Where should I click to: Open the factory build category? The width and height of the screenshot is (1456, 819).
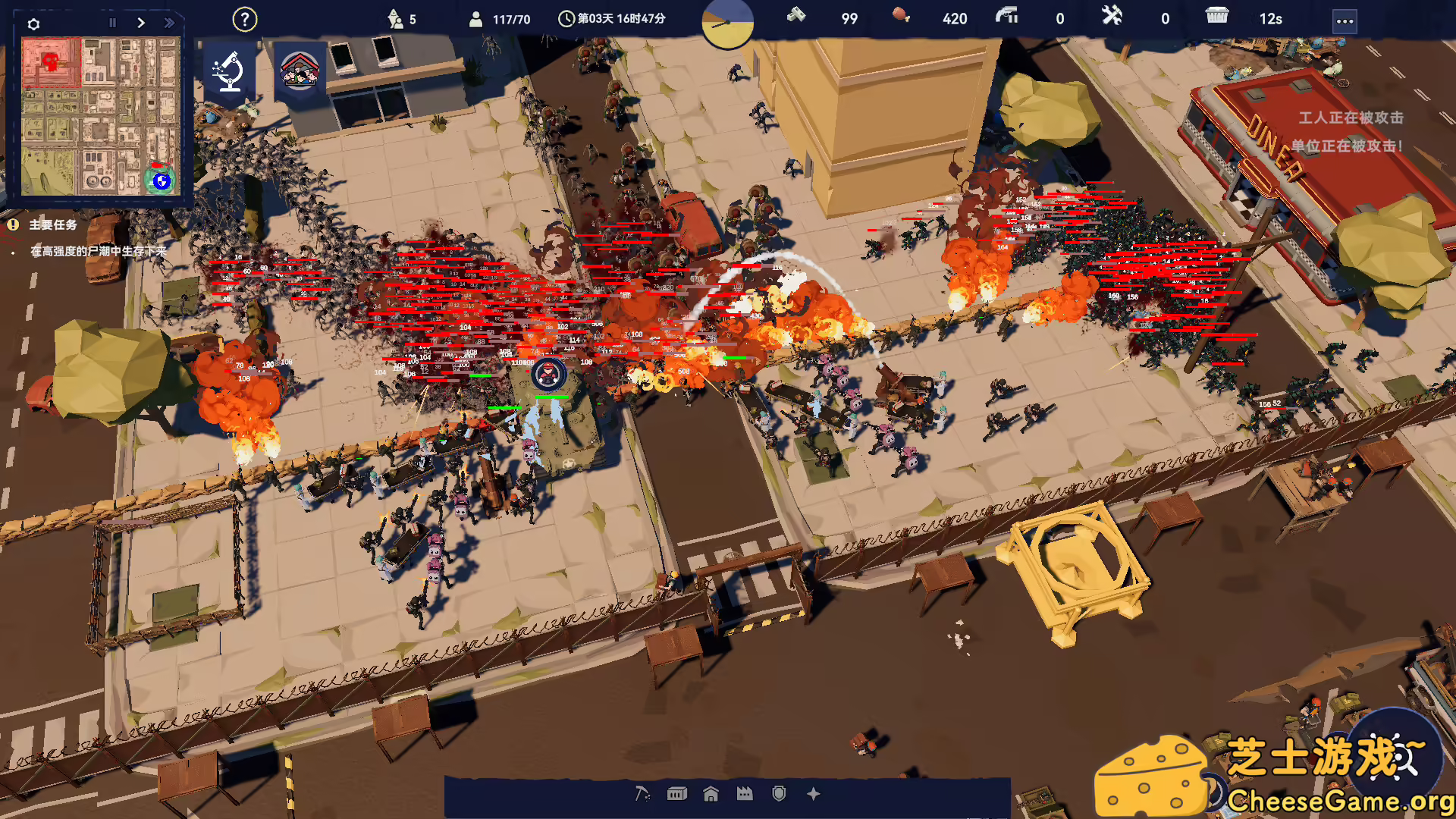pyautogui.click(x=745, y=794)
